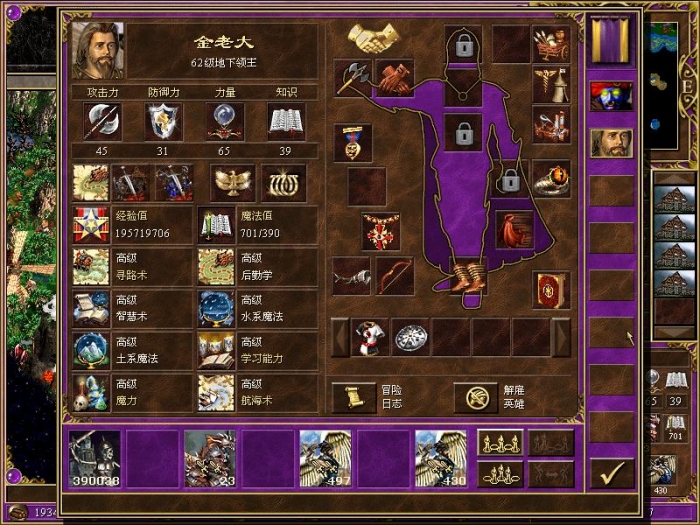Open the red spellbook slot
The width and height of the screenshot is (700, 525).
coord(550,288)
